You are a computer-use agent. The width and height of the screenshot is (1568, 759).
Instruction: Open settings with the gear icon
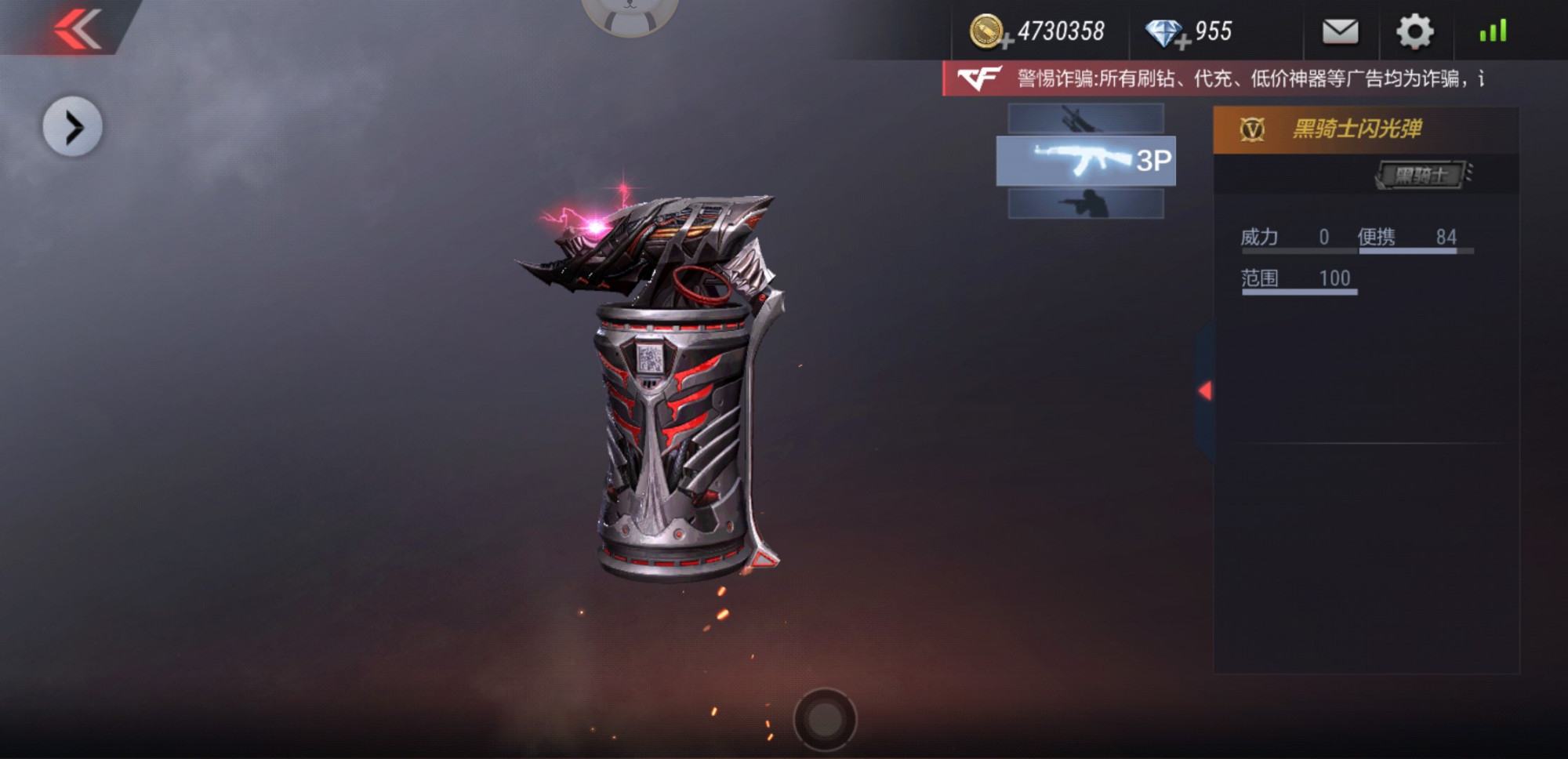point(1414,32)
